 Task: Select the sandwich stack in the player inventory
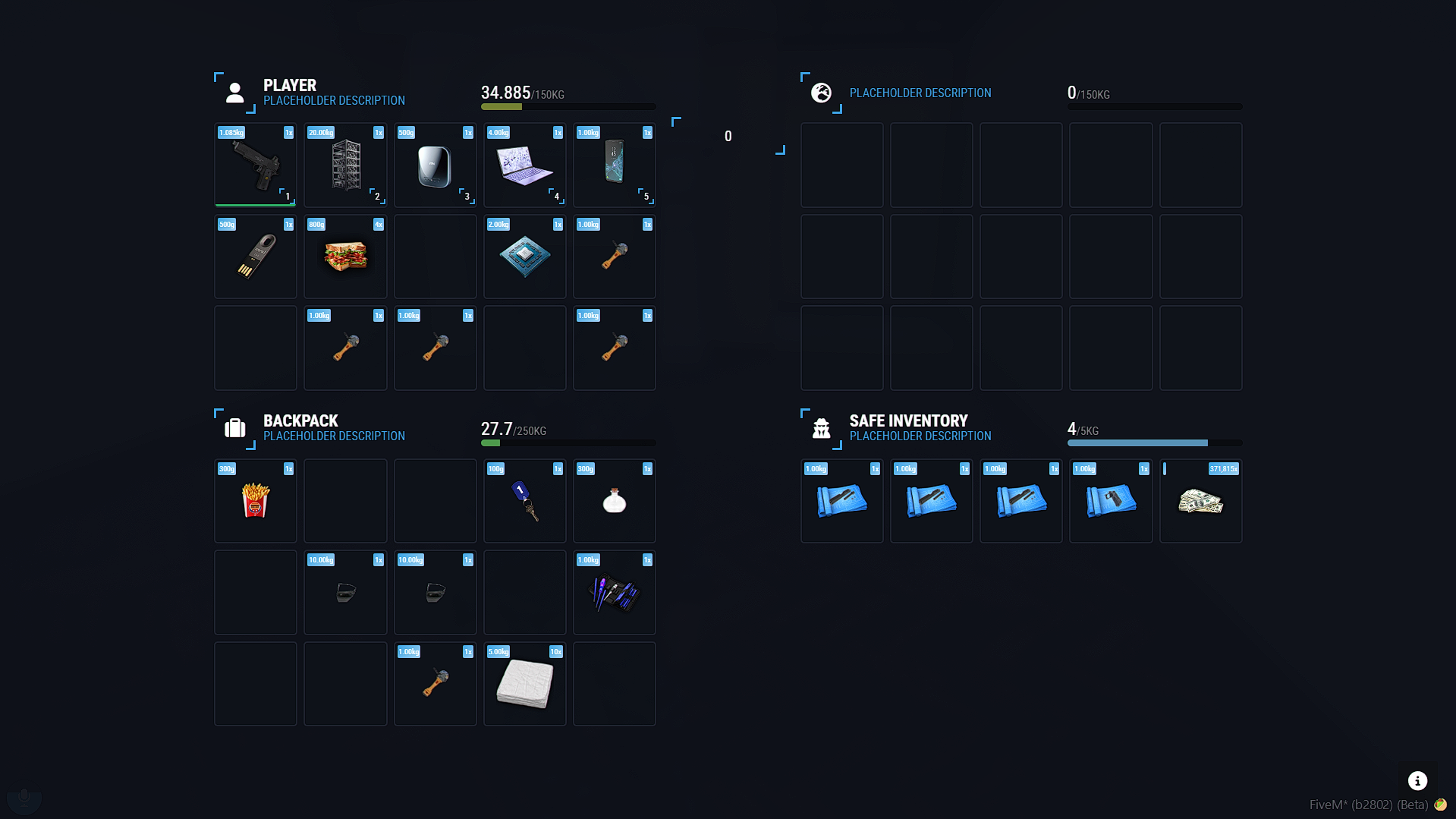coord(345,257)
